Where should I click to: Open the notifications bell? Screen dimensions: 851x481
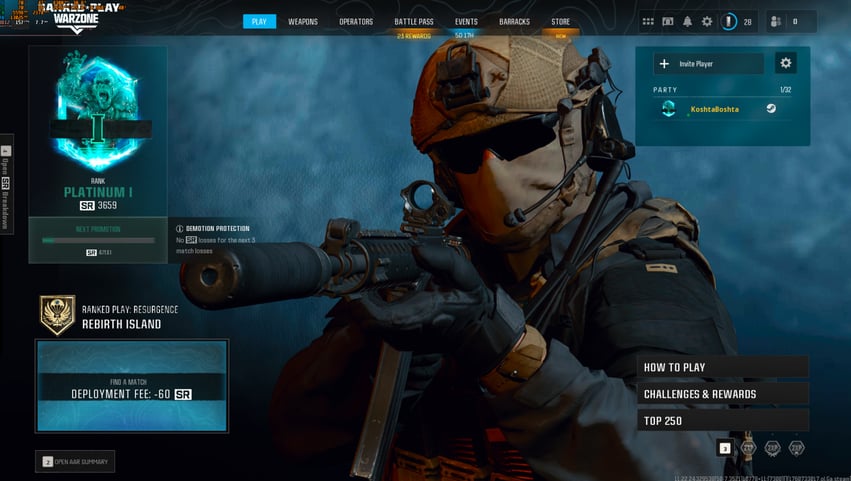click(x=687, y=21)
